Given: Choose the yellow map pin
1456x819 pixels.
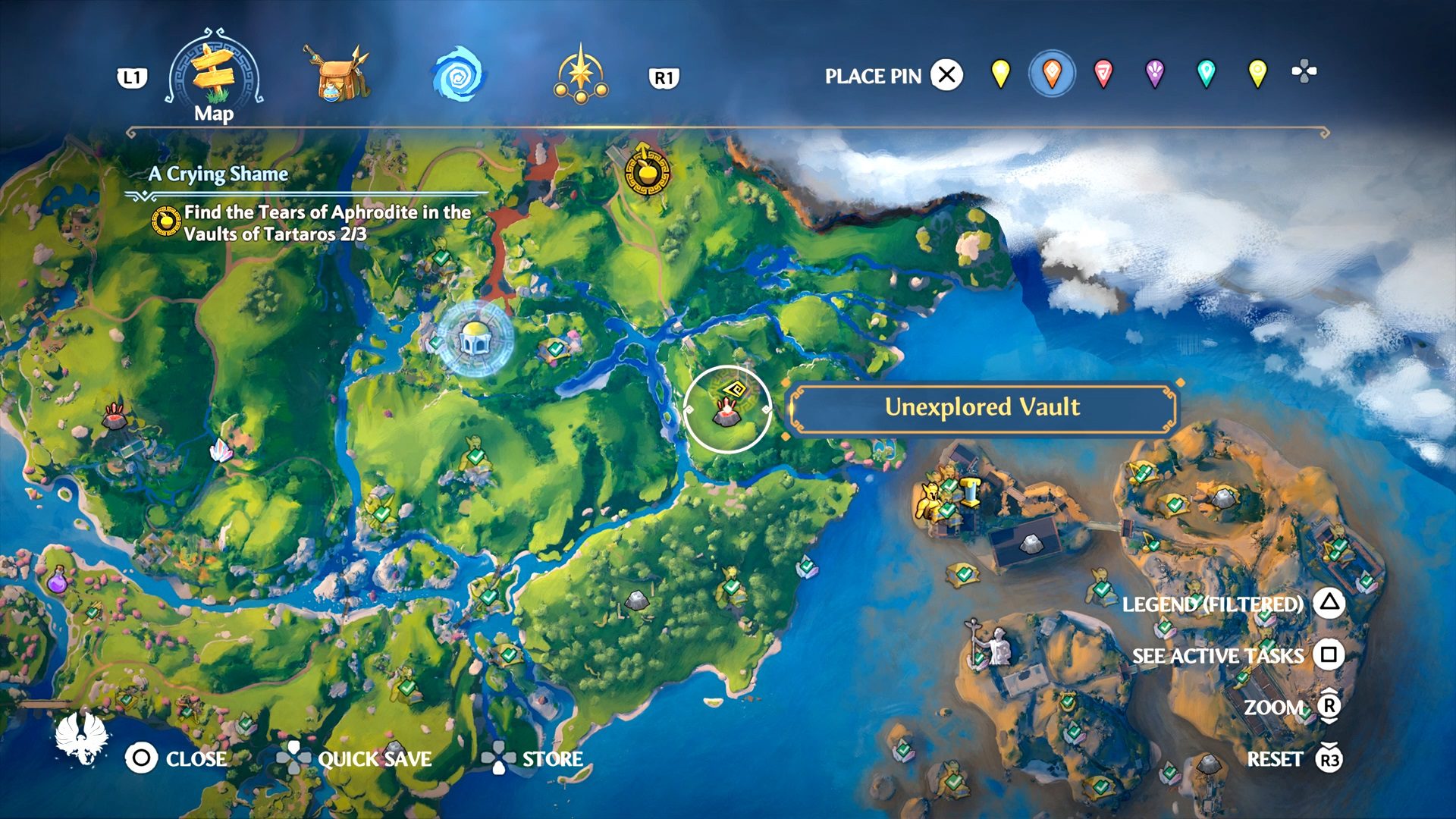Looking at the screenshot, I should click(x=1001, y=74).
